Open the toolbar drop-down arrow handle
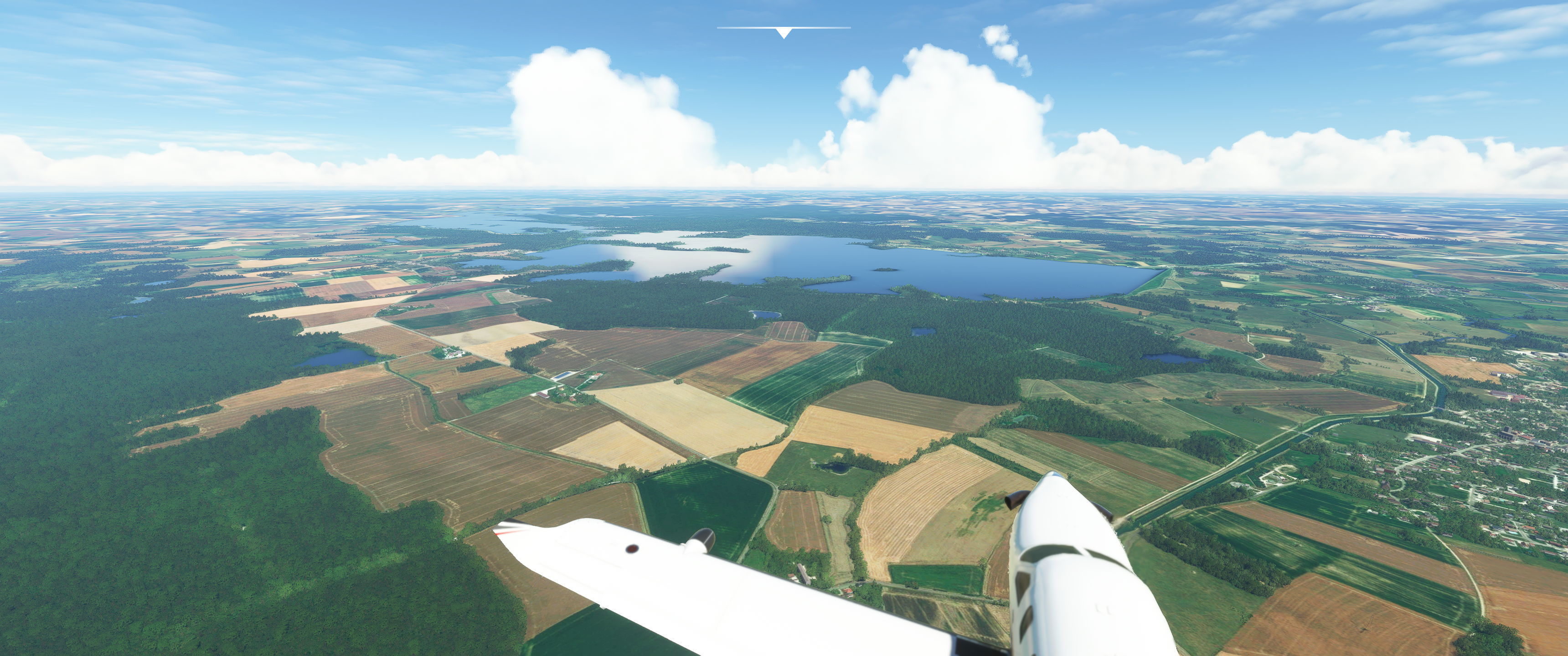Image resolution: width=1568 pixels, height=656 pixels. [x=784, y=33]
